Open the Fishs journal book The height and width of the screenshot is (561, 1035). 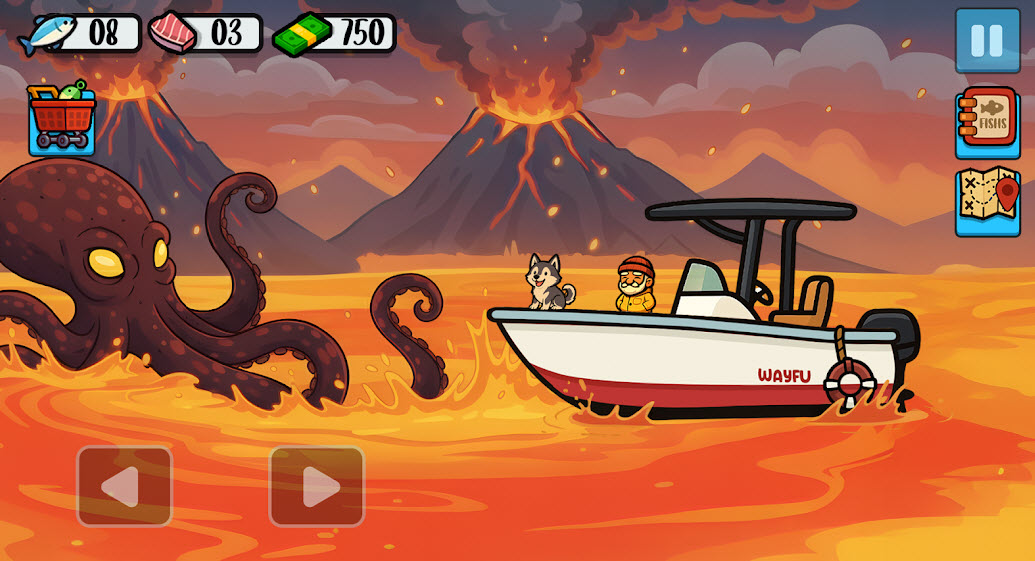coord(987,123)
